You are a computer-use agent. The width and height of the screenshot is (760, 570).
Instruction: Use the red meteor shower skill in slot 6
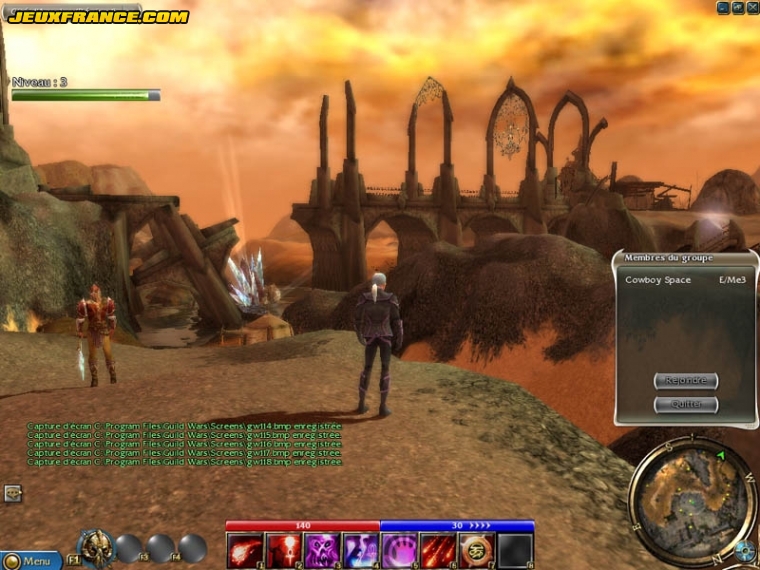tap(438, 550)
